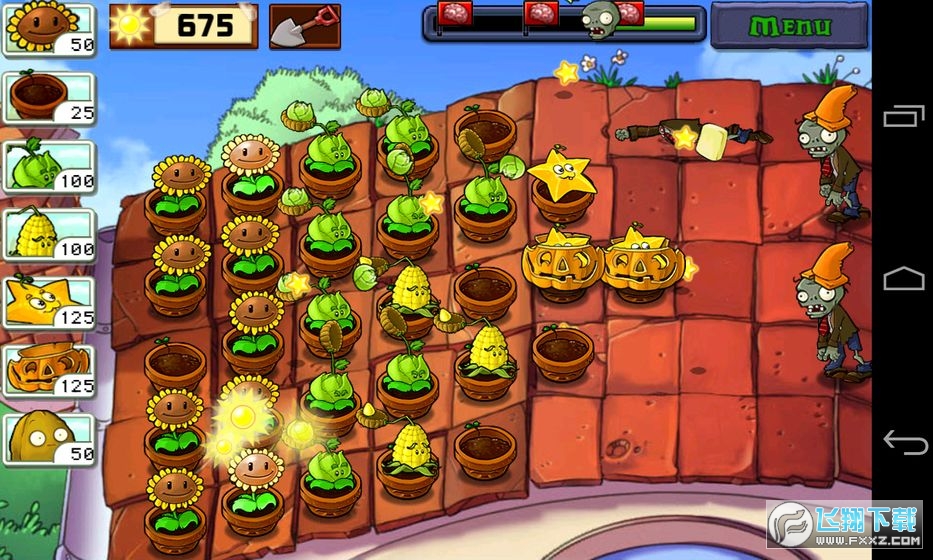
Task: Open the Android recent apps button
Action: pos(902,117)
